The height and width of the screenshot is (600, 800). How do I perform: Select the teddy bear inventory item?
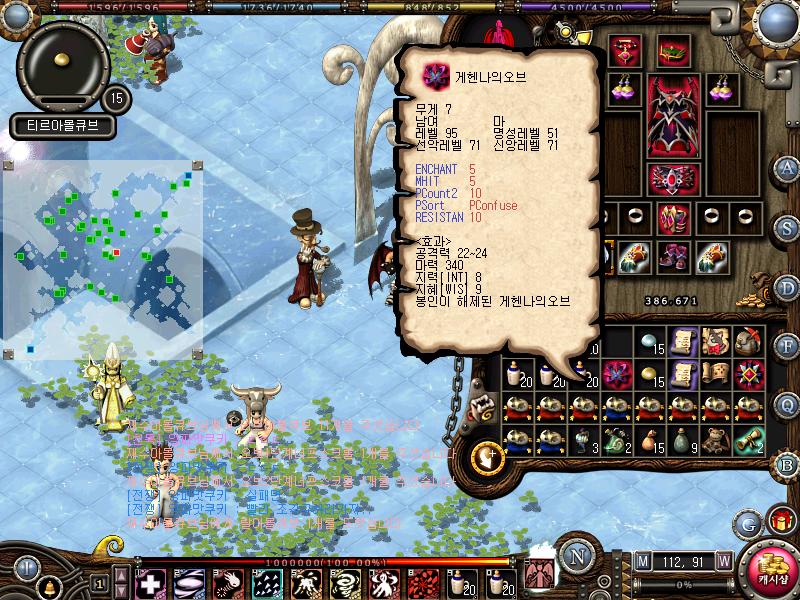tap(715, 439)
